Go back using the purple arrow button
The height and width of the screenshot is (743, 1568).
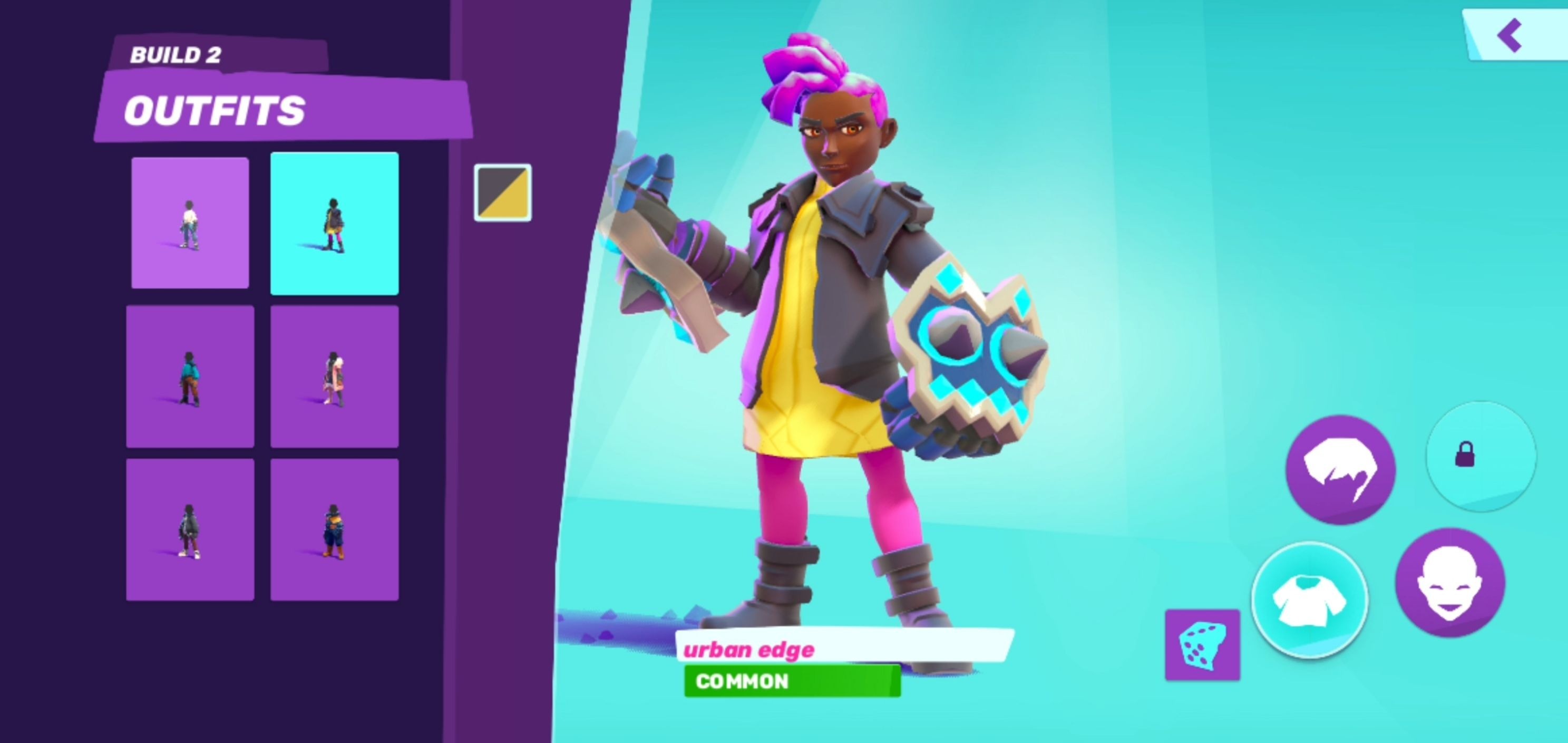click(1512, 35)
